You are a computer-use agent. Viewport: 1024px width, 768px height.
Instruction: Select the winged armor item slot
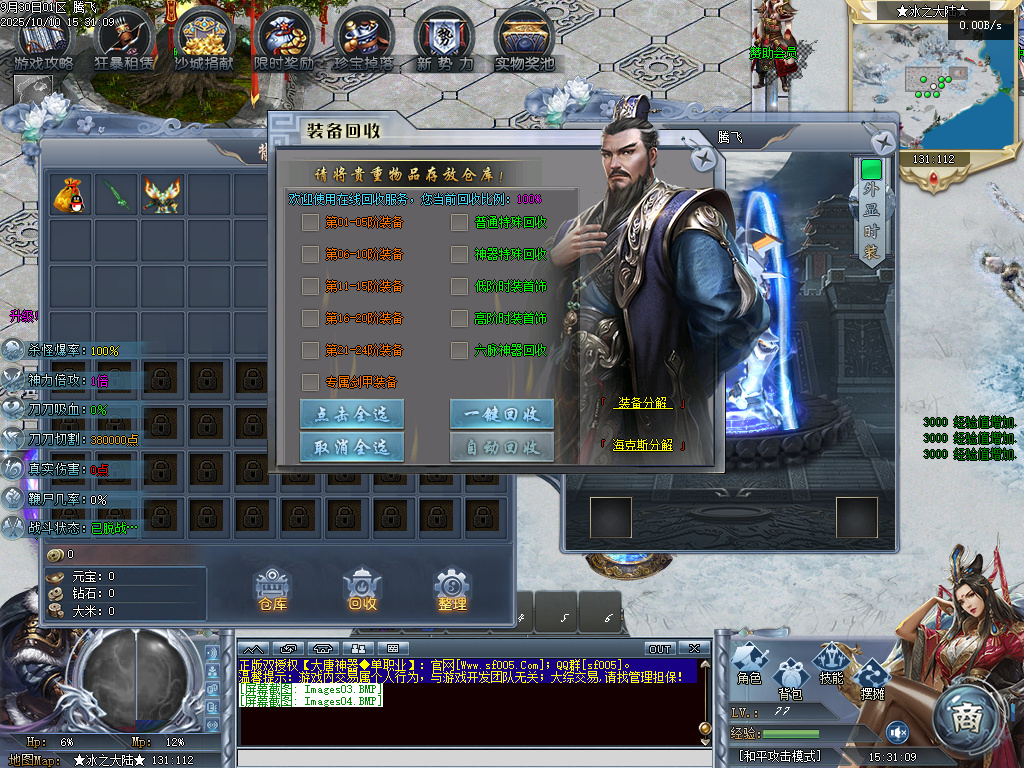click(163, 195)
